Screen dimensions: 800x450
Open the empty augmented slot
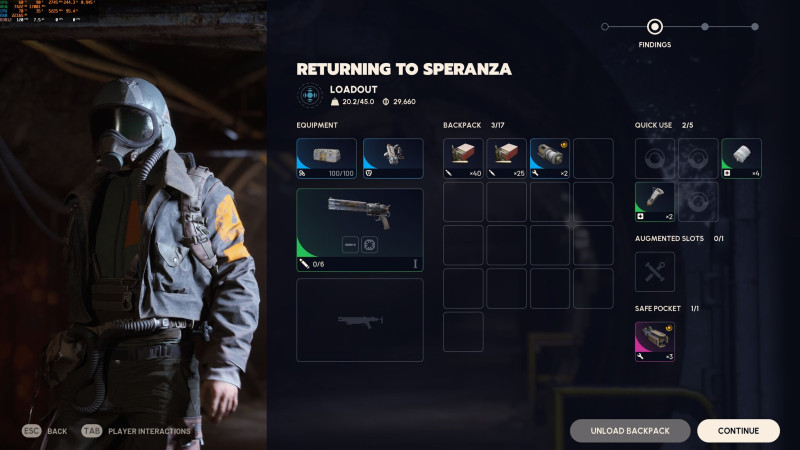click(x=655, y=271)
